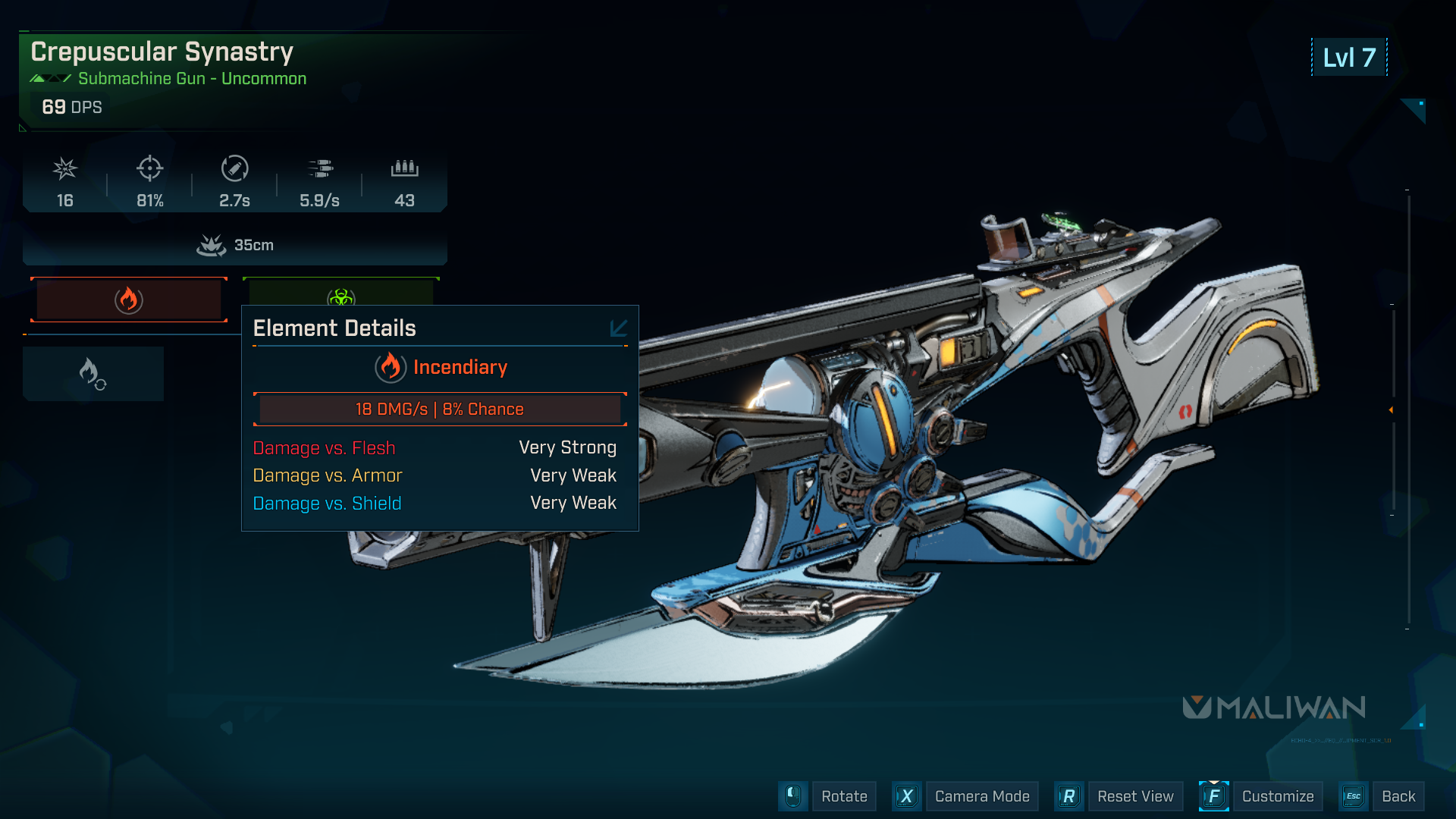
Task: Choose Reset View
Action: pos(1134,796)
